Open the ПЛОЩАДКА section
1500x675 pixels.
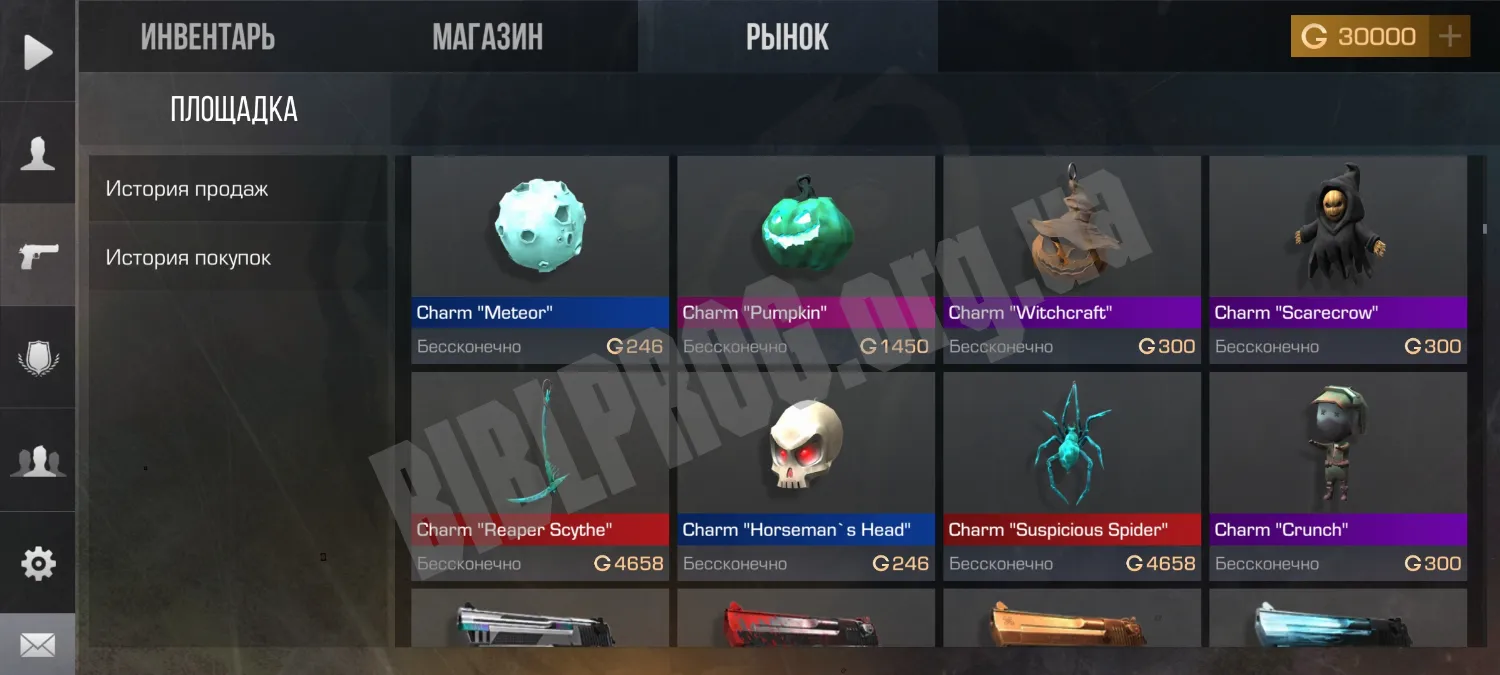(x=234, y=109)
